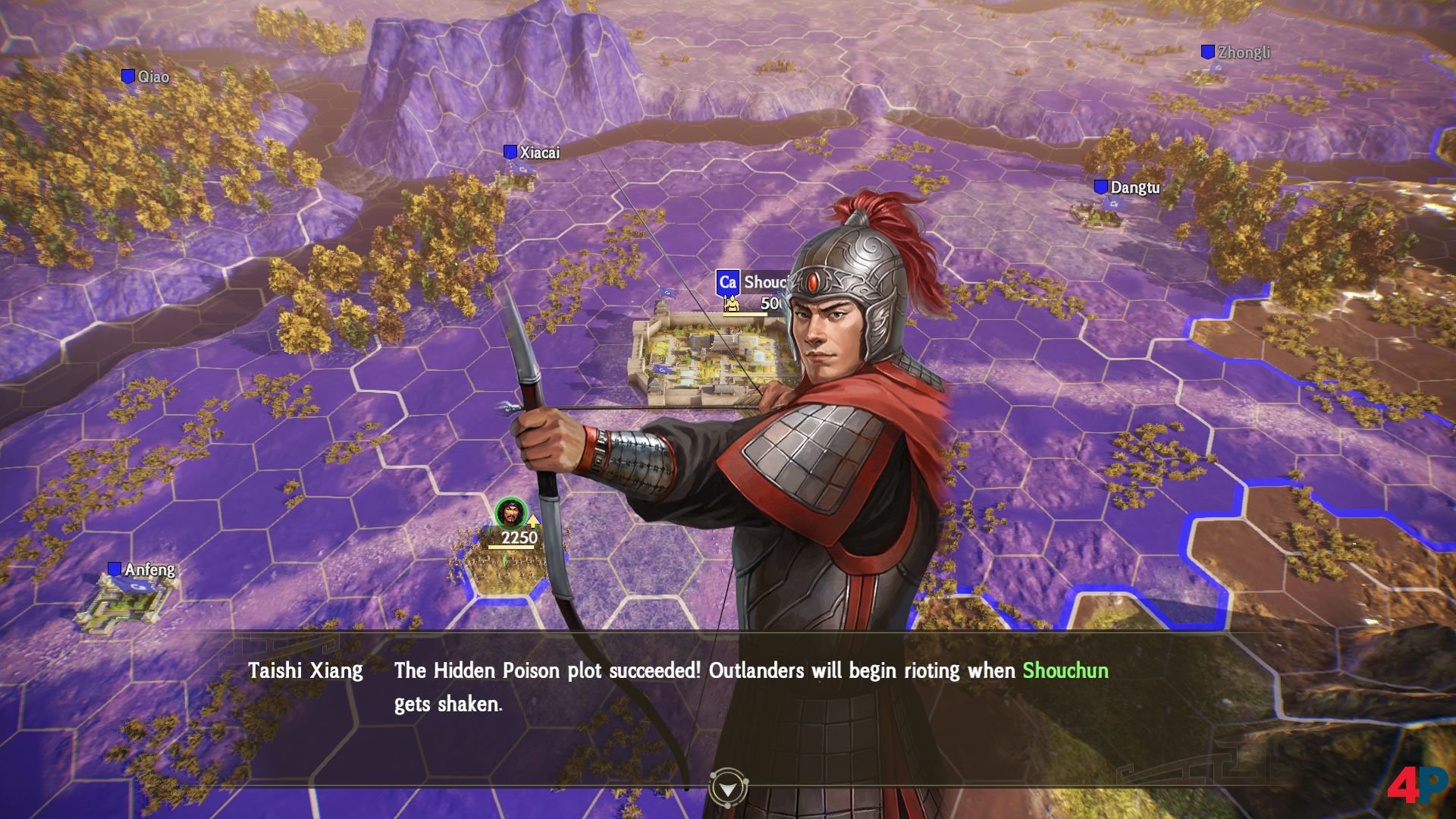Select the Qiao map marker
Viewport: 1456px width, 819px height.
coord(146,77)
